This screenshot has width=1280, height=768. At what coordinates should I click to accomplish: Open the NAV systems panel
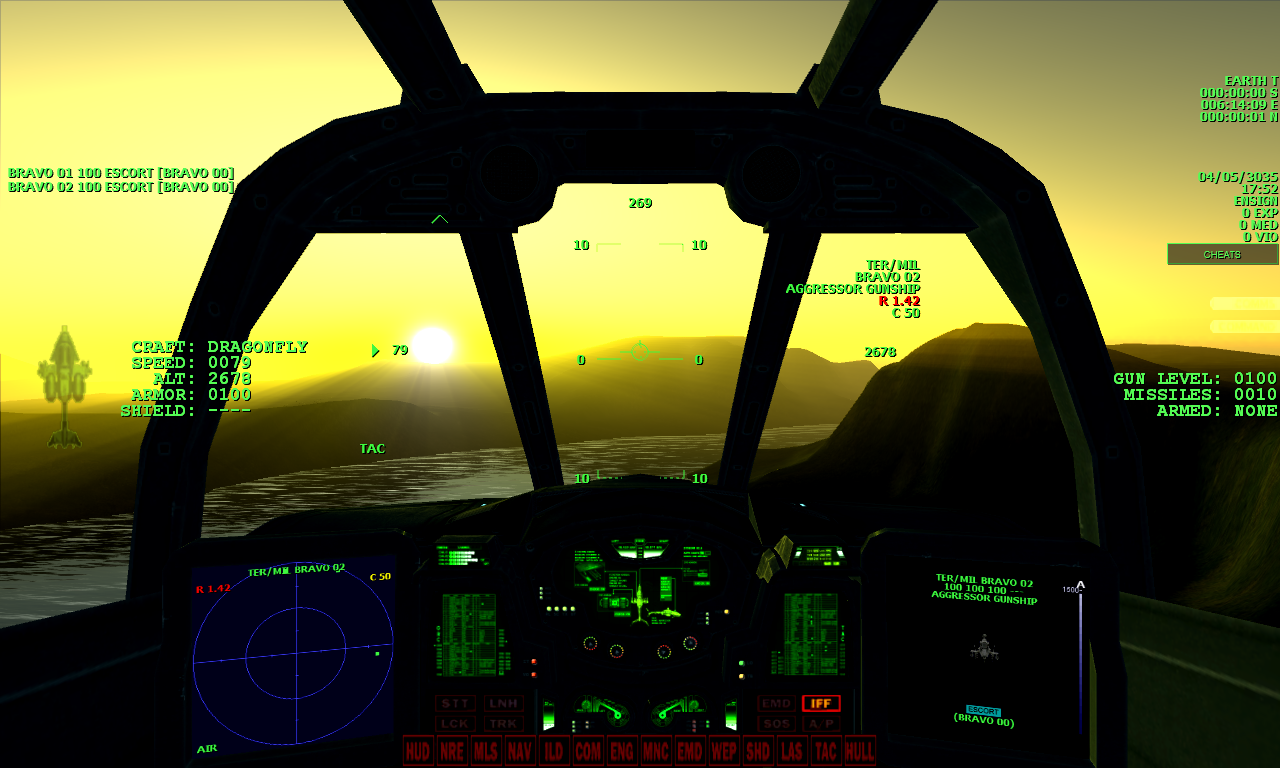[x=519, y=751]
